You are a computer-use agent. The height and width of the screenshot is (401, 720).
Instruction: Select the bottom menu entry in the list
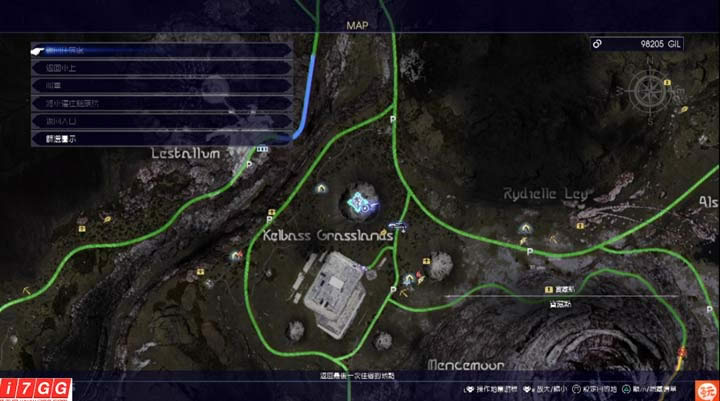pos(160,139)
